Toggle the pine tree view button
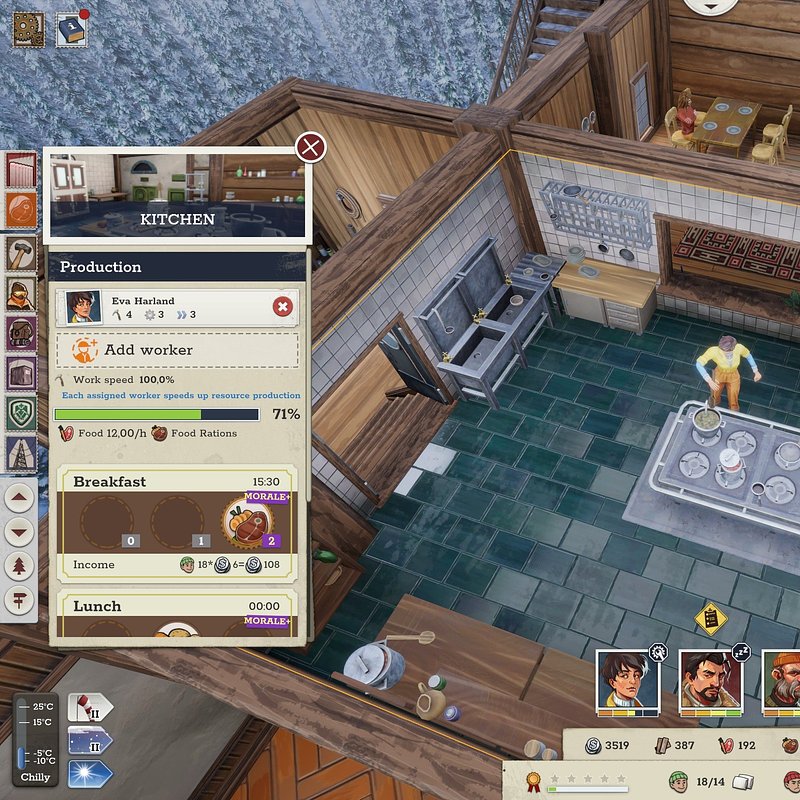The width and height of the screenshot is (800, 800). (22, 566)
